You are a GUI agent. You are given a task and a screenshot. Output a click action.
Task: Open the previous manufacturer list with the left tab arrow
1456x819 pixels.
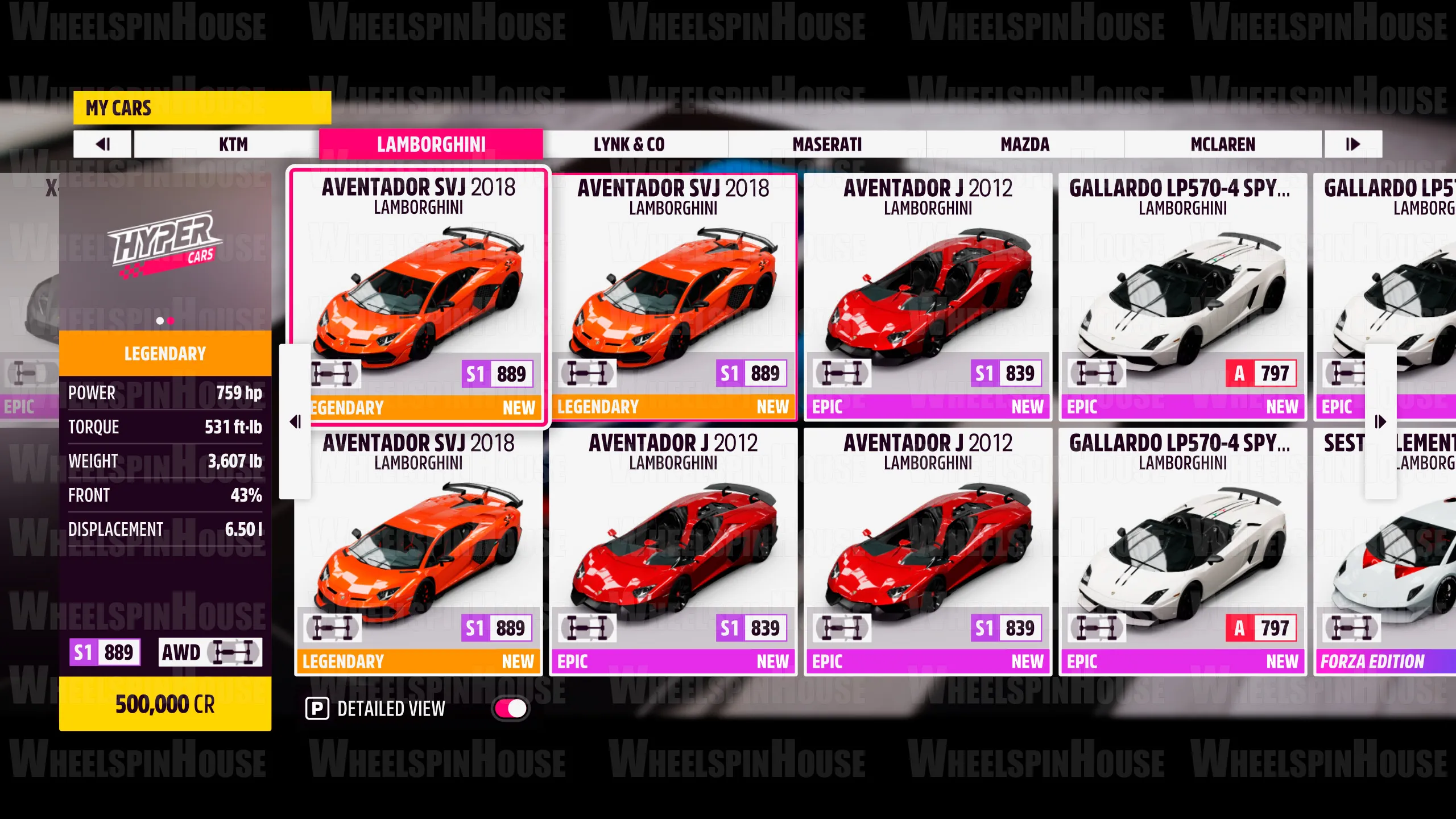pos(103,144)
